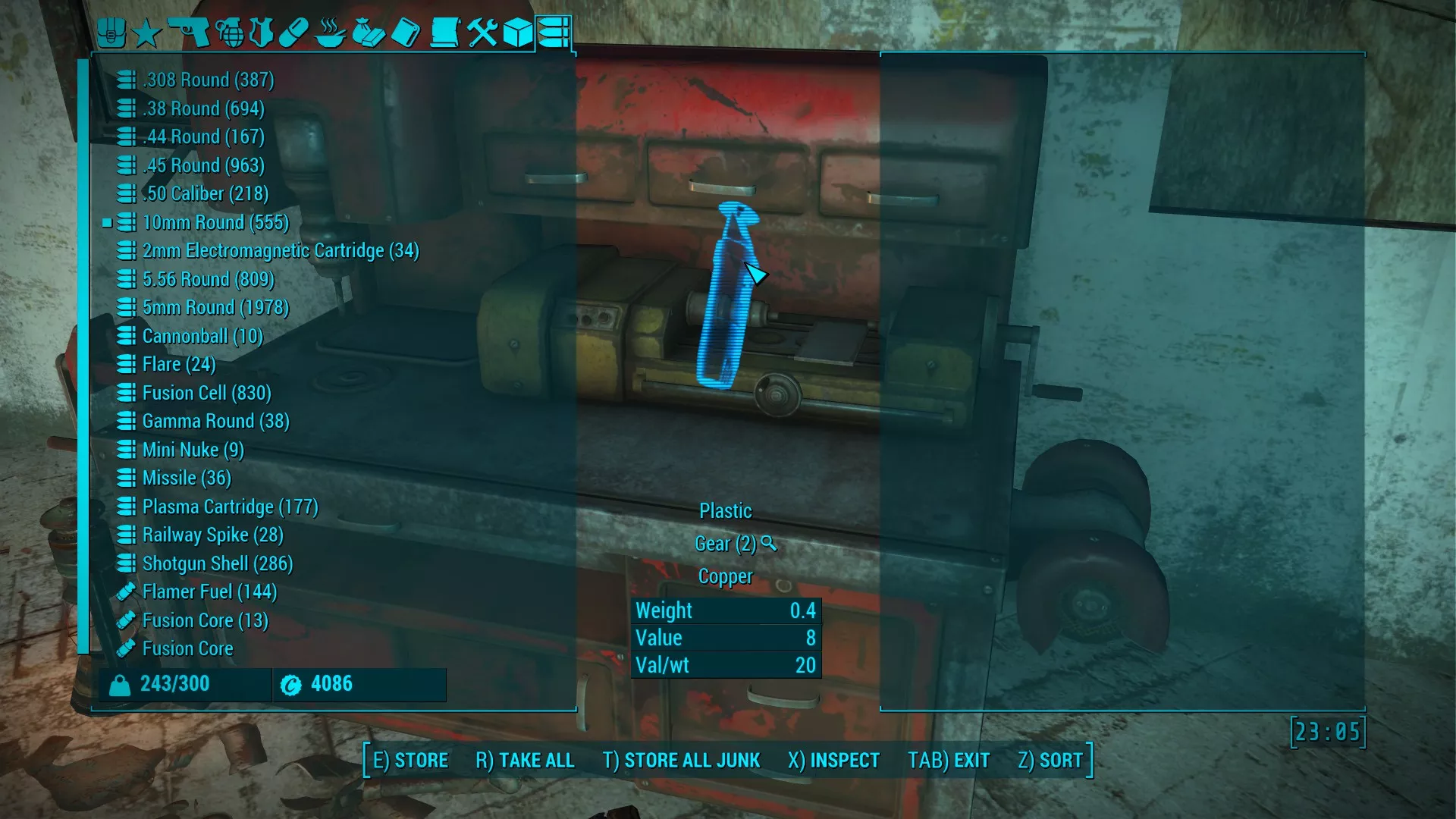This screenshot has width=1456, height=819.
Task: Click the Gear (2) component tag
Action: click(726, 544)
